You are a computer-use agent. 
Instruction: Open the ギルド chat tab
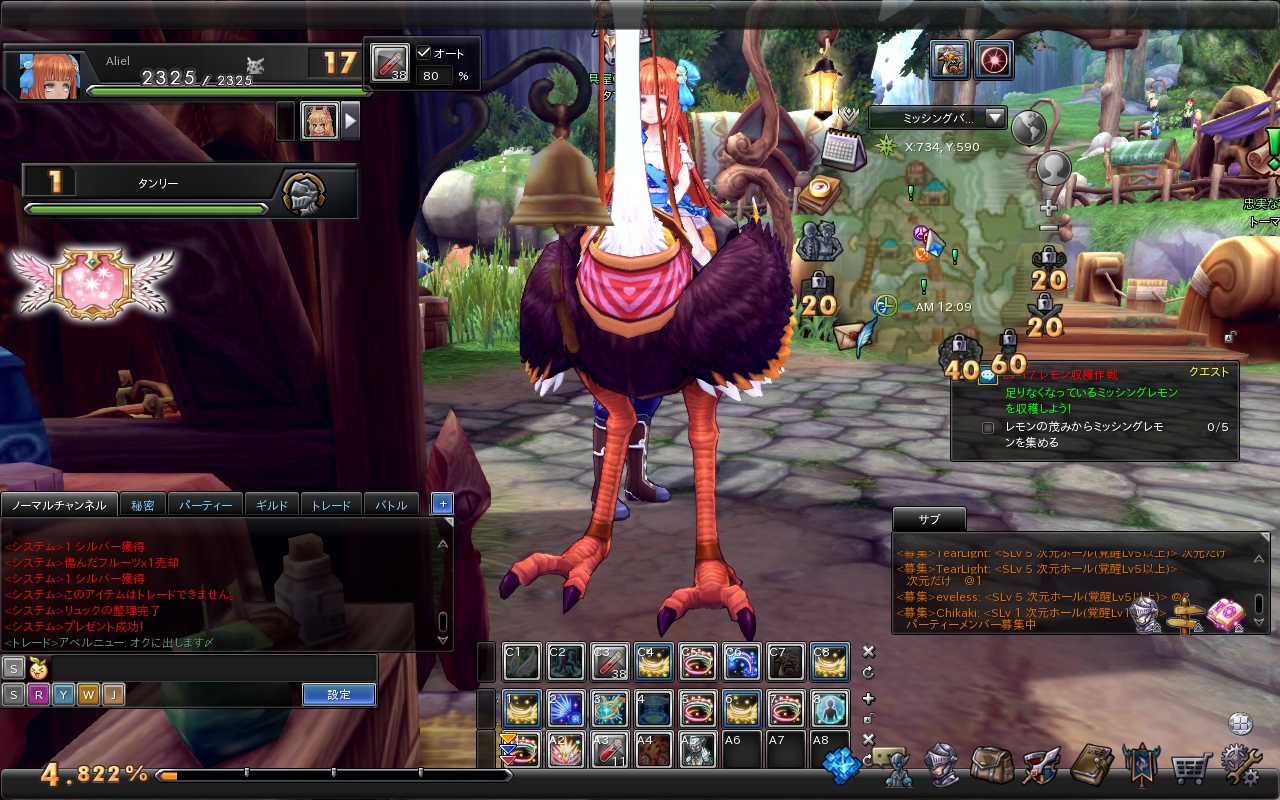coord(272,505)
